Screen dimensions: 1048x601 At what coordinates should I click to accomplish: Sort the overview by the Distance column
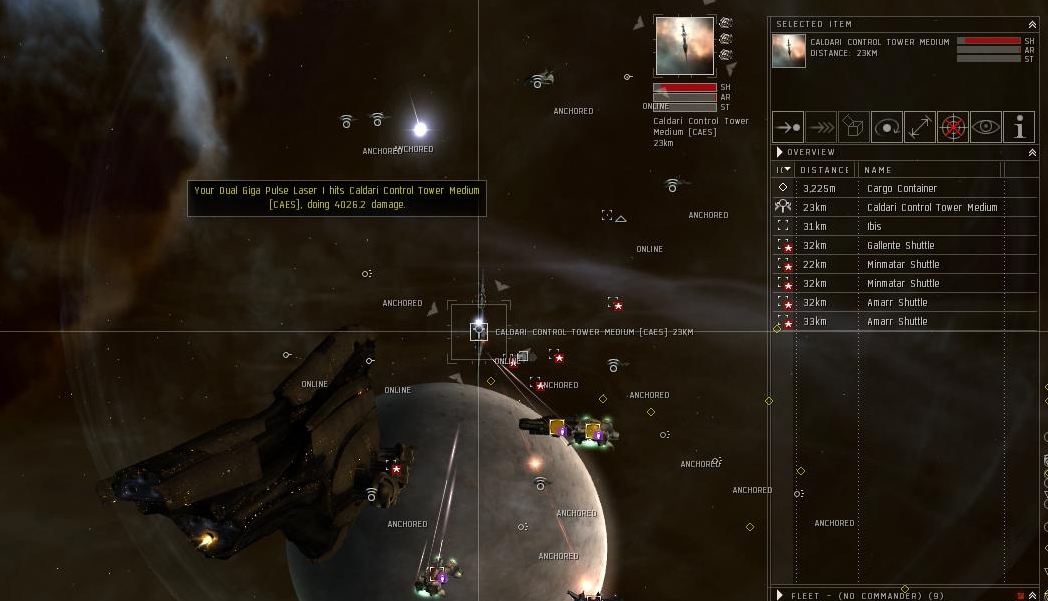pos(825,170)
